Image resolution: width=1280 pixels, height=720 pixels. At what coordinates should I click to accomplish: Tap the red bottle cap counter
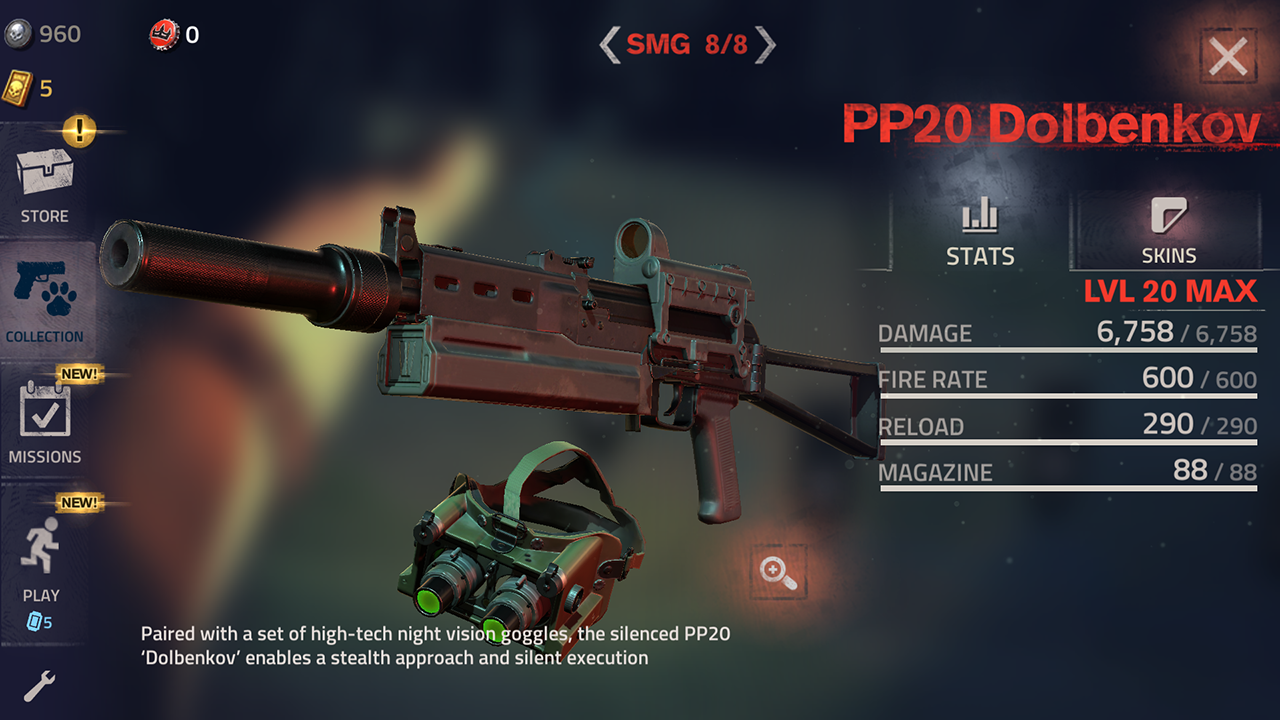pyautogui.click(x=174, y=35)
